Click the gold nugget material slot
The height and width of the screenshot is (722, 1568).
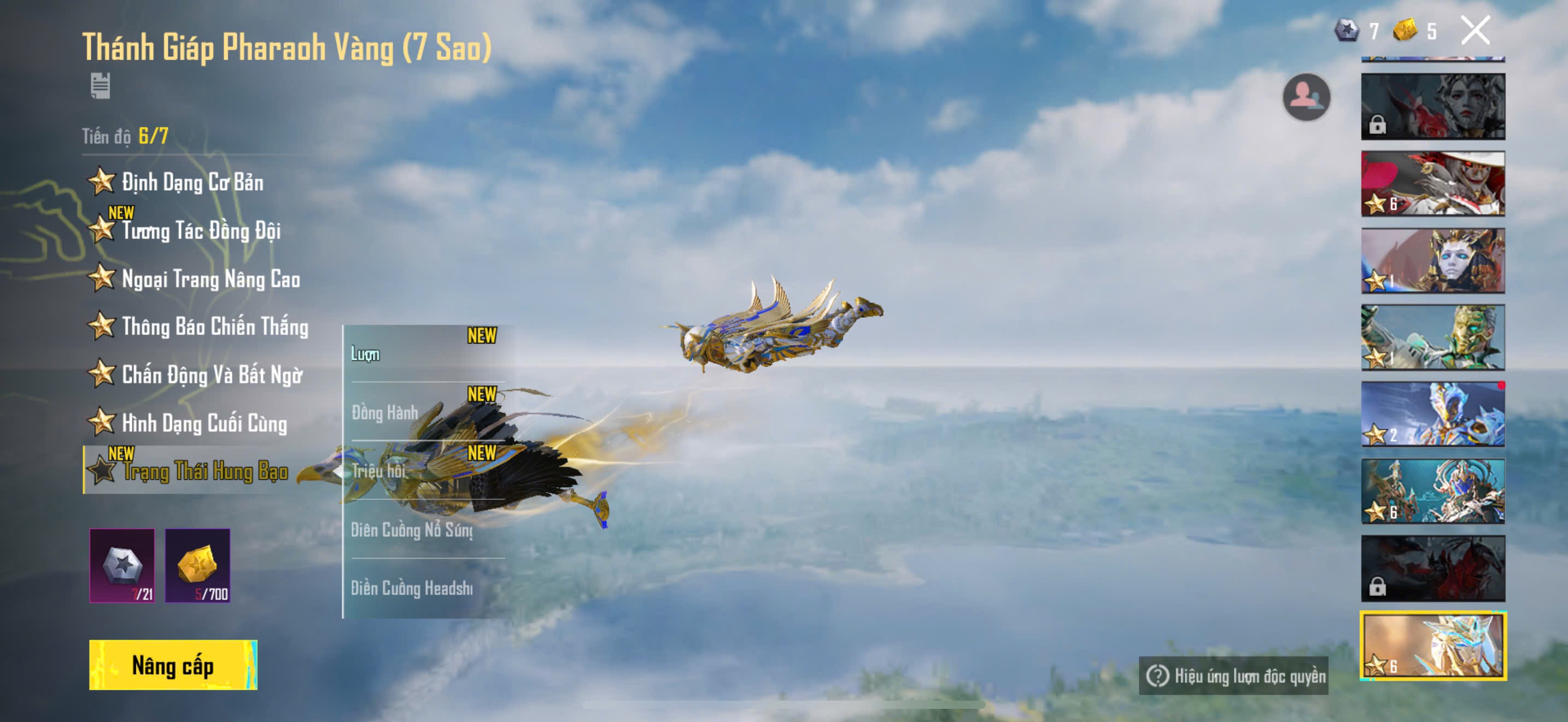pyautogui.click(x=198, y=566)
